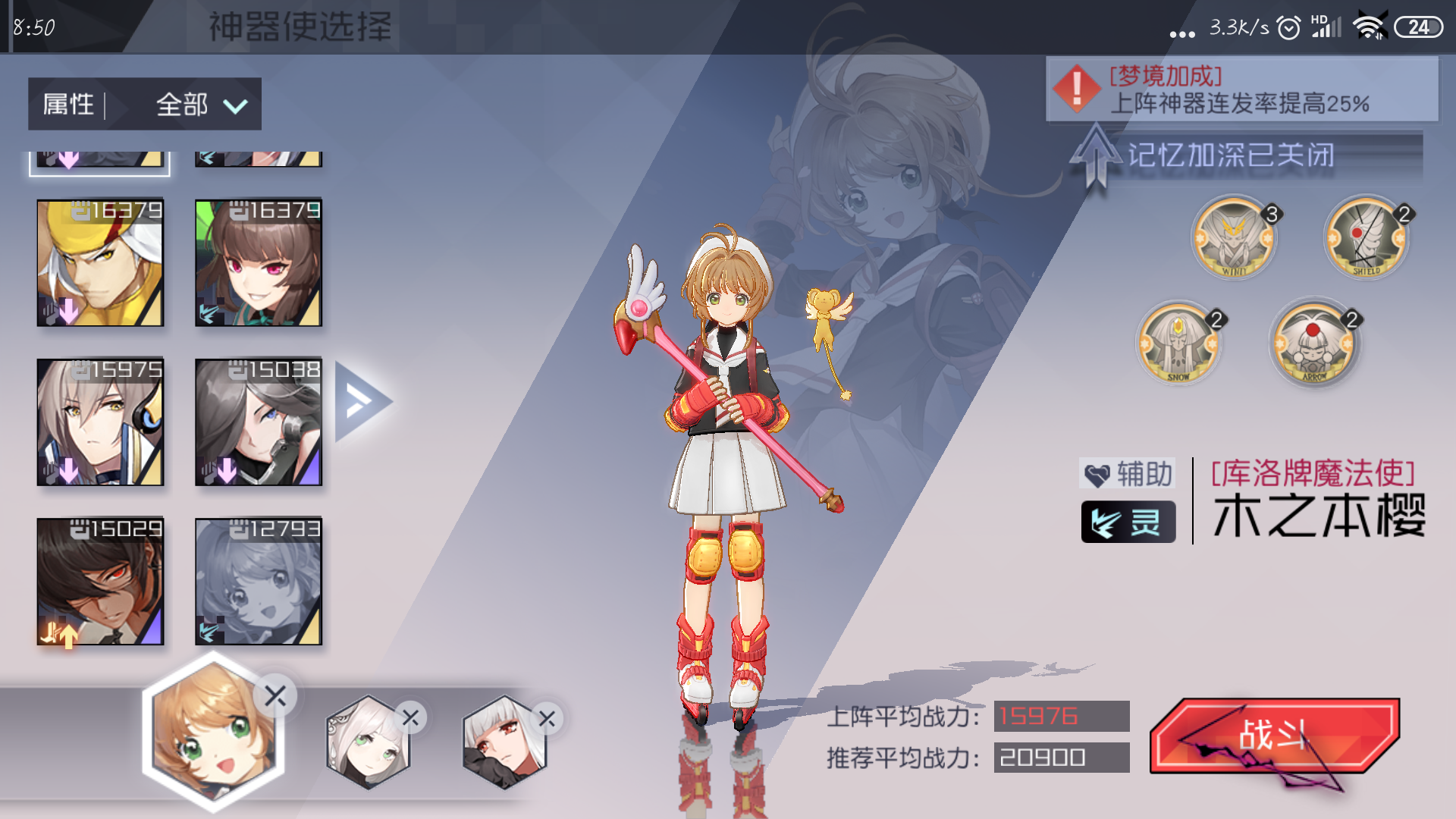Choose the brown-haired girl with 16379 power
Screen dimensions: 1456x819
click(259, 263)
